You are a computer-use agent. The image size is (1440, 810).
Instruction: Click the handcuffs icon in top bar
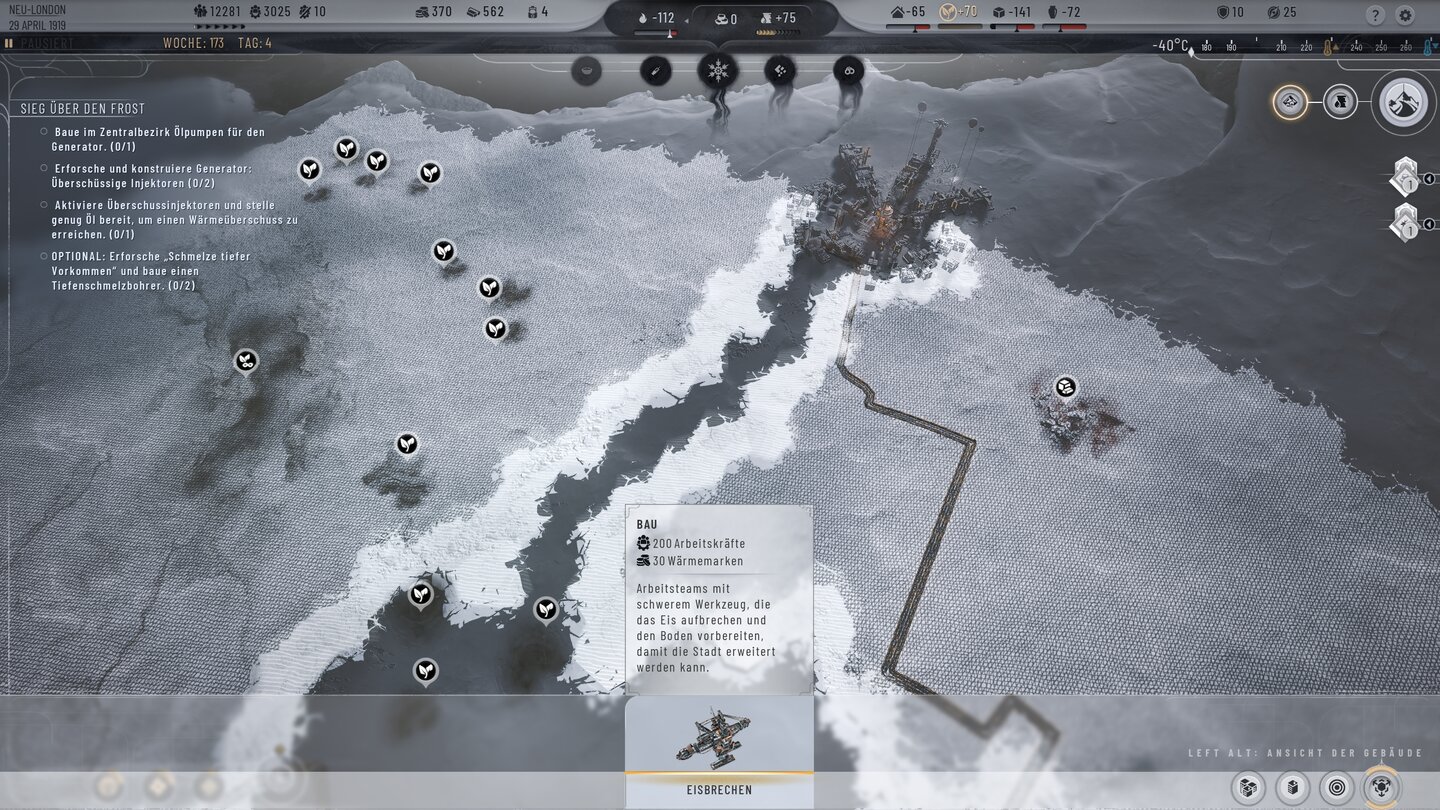[850, 70]
